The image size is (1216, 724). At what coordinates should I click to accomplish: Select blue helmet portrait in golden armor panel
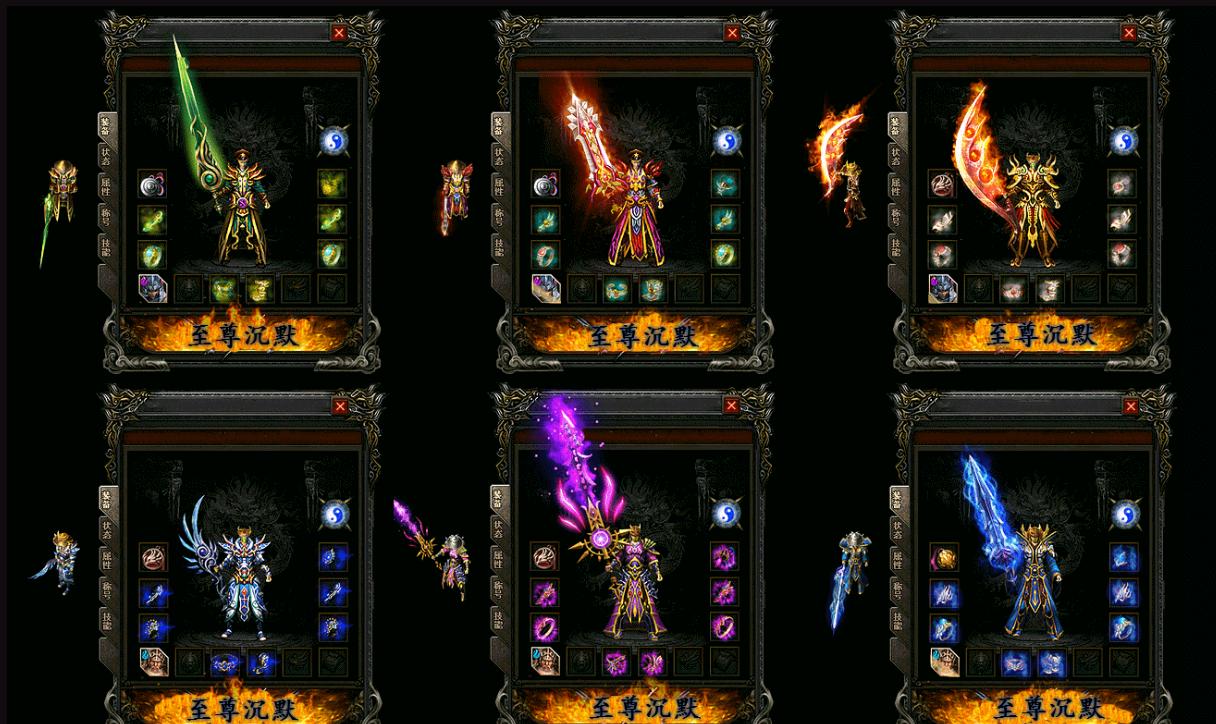(x=942, y=289)
